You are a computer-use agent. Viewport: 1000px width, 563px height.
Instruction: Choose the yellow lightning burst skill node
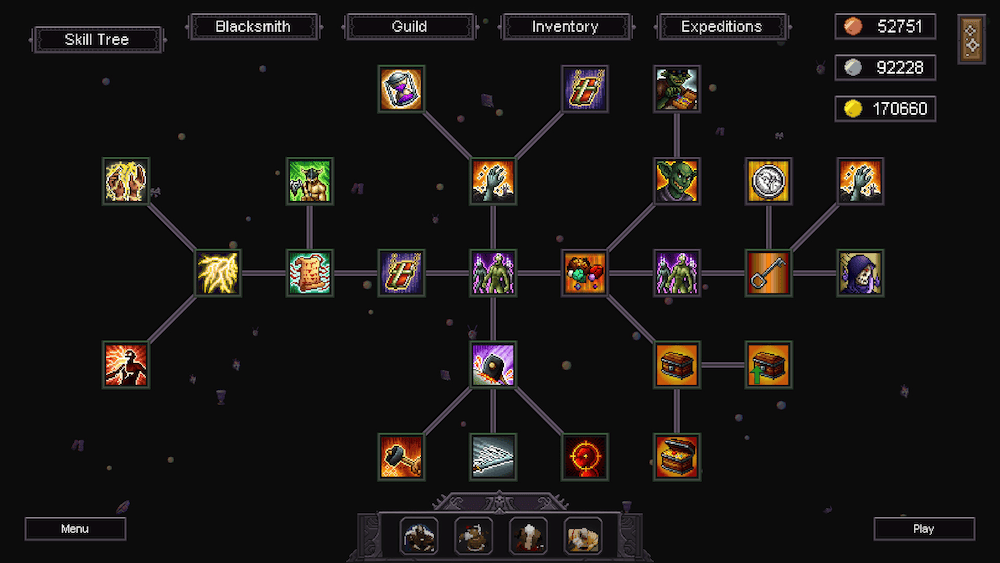217,273
